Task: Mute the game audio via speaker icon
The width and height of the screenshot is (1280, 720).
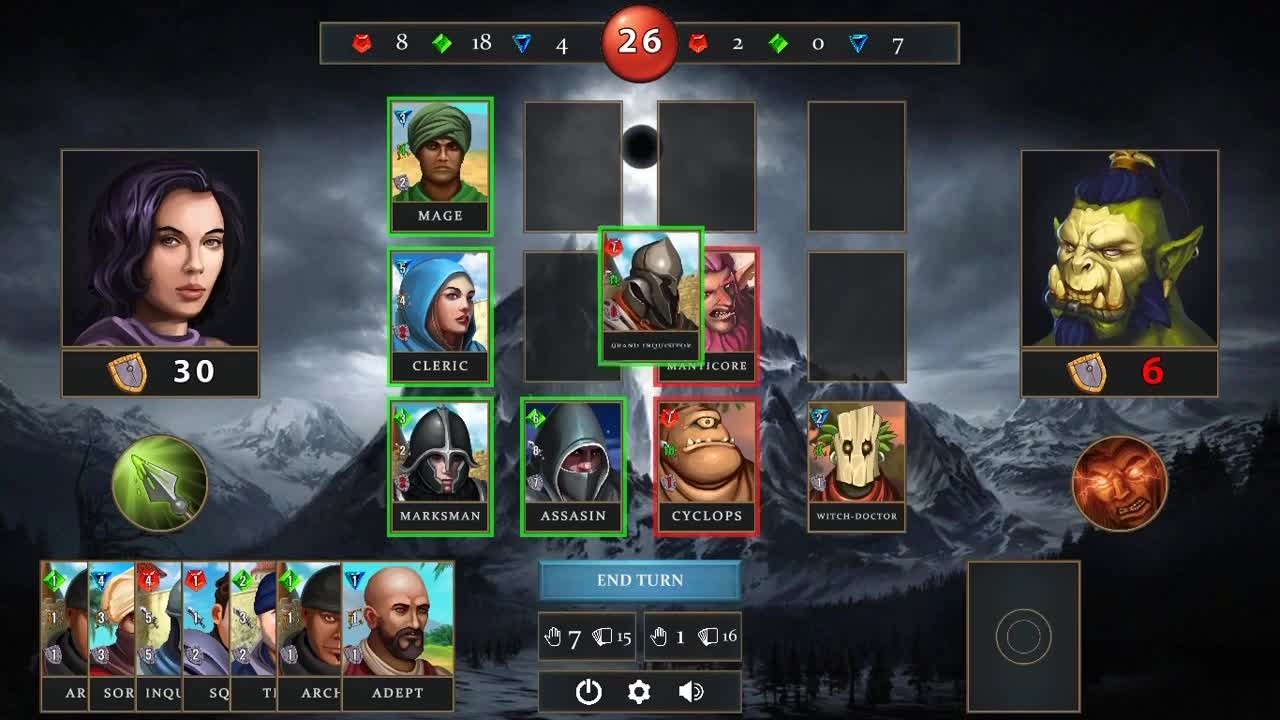Action: coord(690,691)
